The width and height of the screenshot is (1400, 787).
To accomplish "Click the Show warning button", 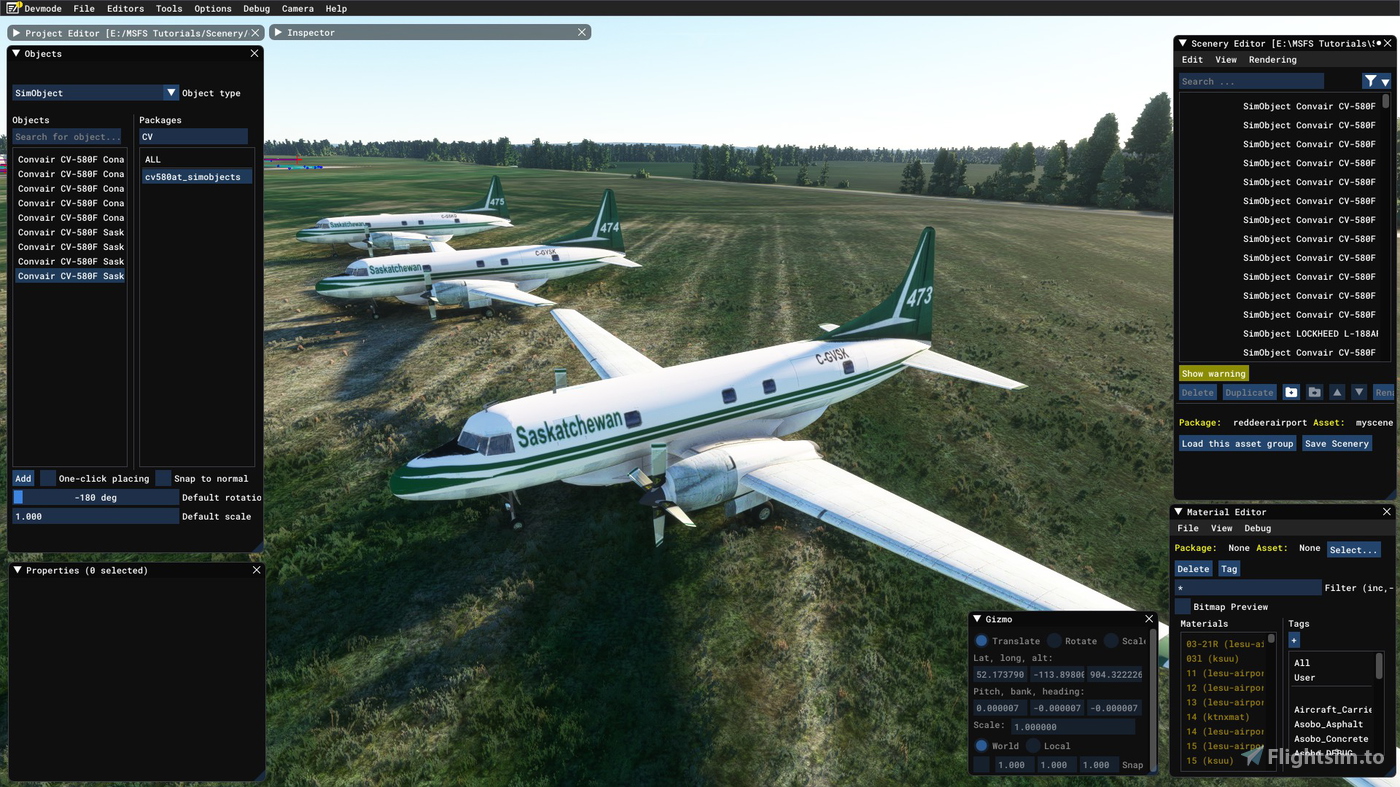I will click(x=1213, y=374).
